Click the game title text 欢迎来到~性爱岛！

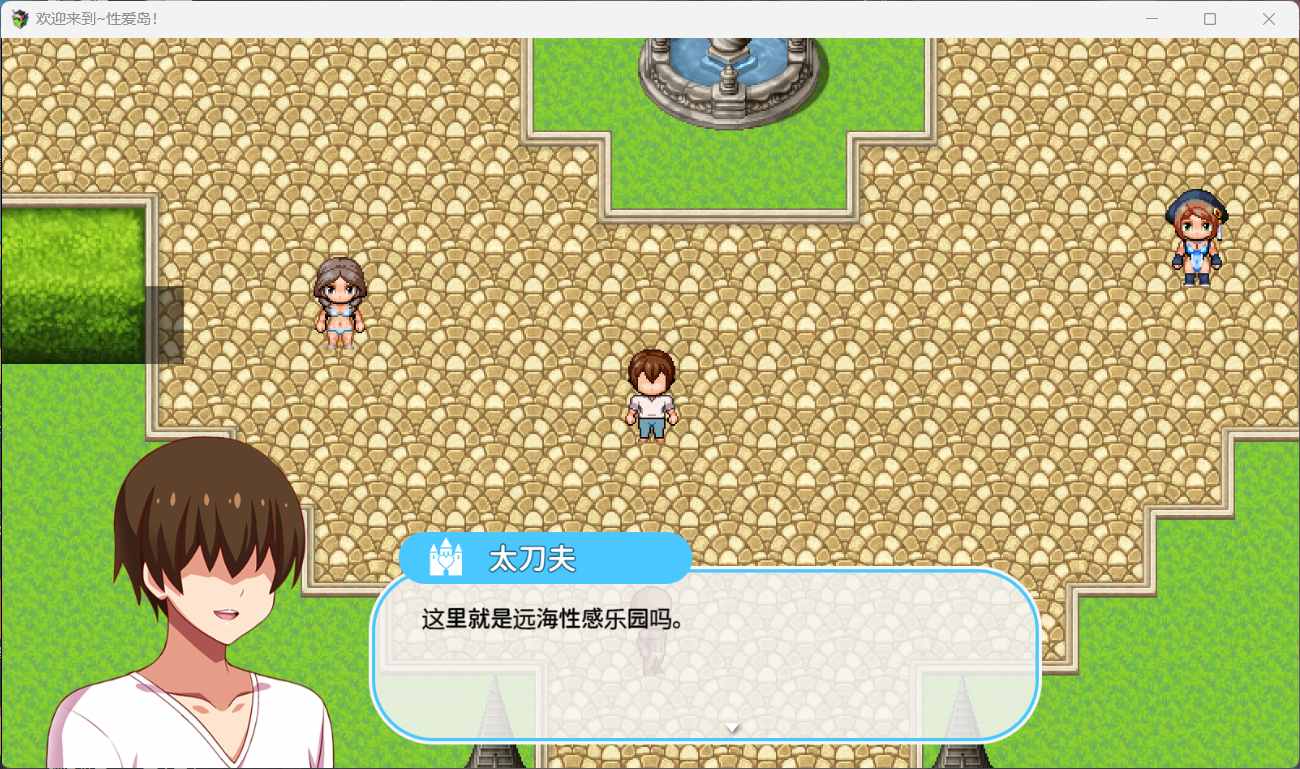click(x=100, y=17)
